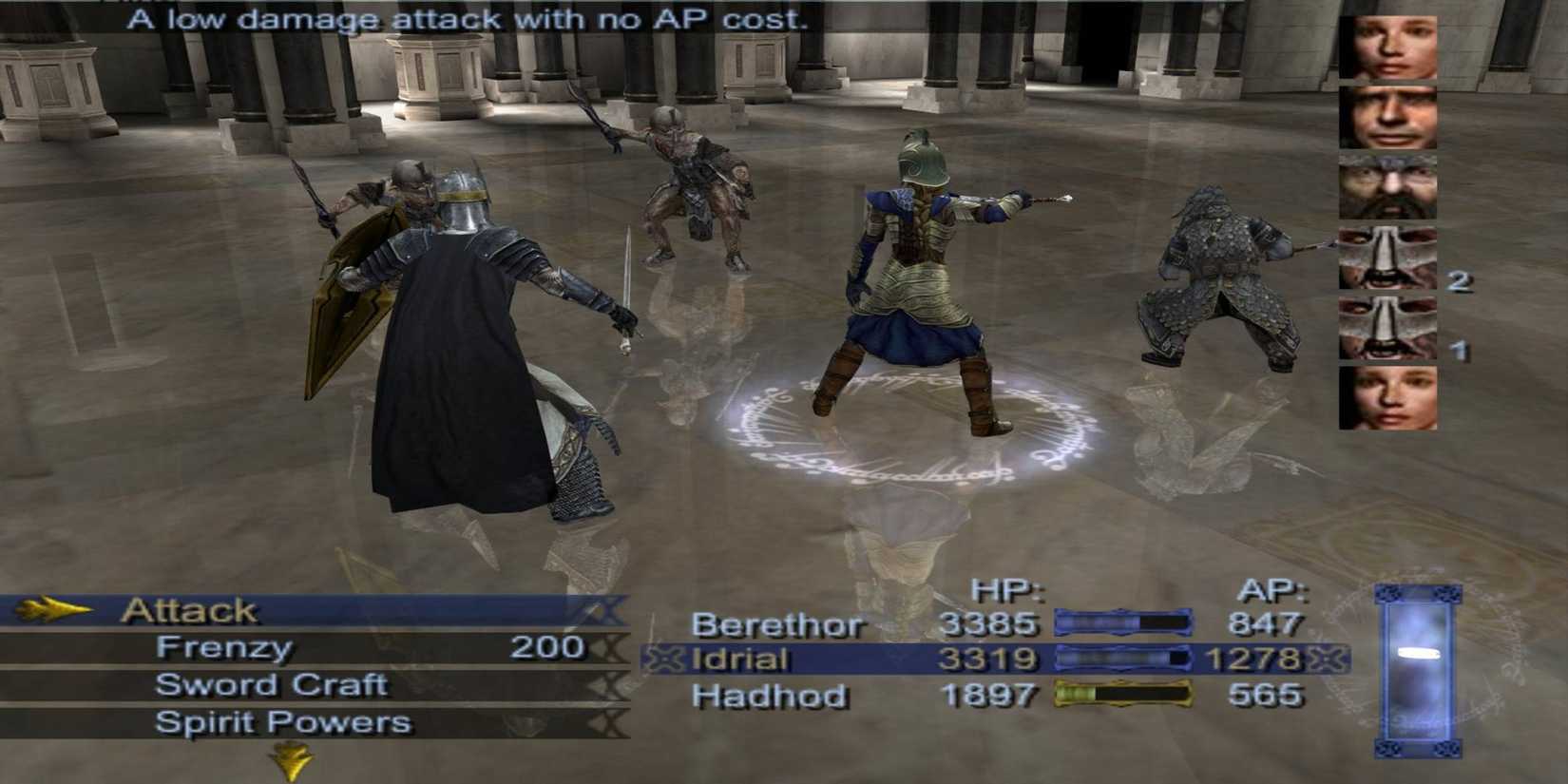Select the gold arrow cursor next to Attack
Viewport: 1568px width, 784px height.
click(x=52, y=609)
